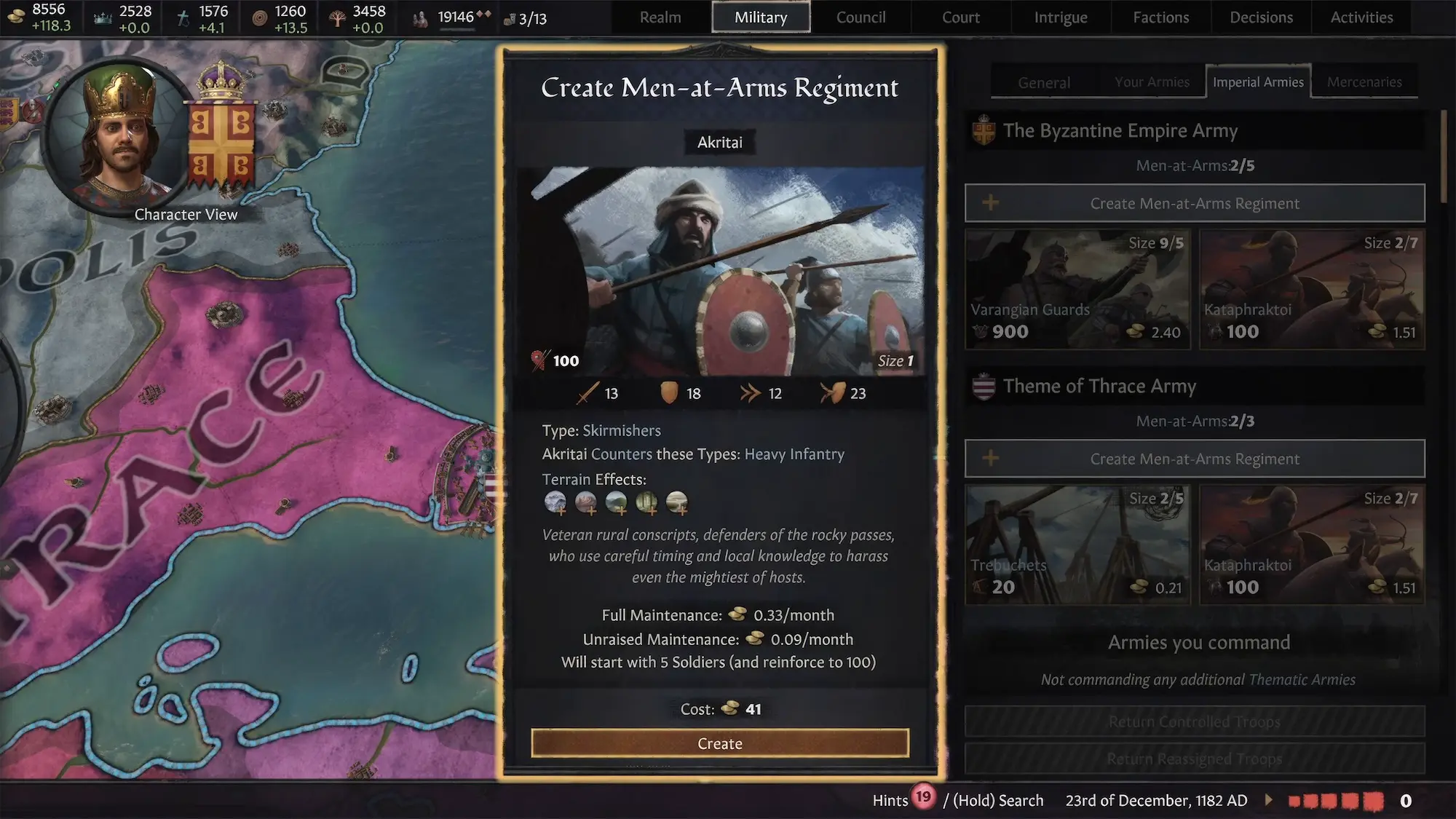Select the Trebuchets regiment card
This screenshot has height=819, width=1456.
(1077, 545)
